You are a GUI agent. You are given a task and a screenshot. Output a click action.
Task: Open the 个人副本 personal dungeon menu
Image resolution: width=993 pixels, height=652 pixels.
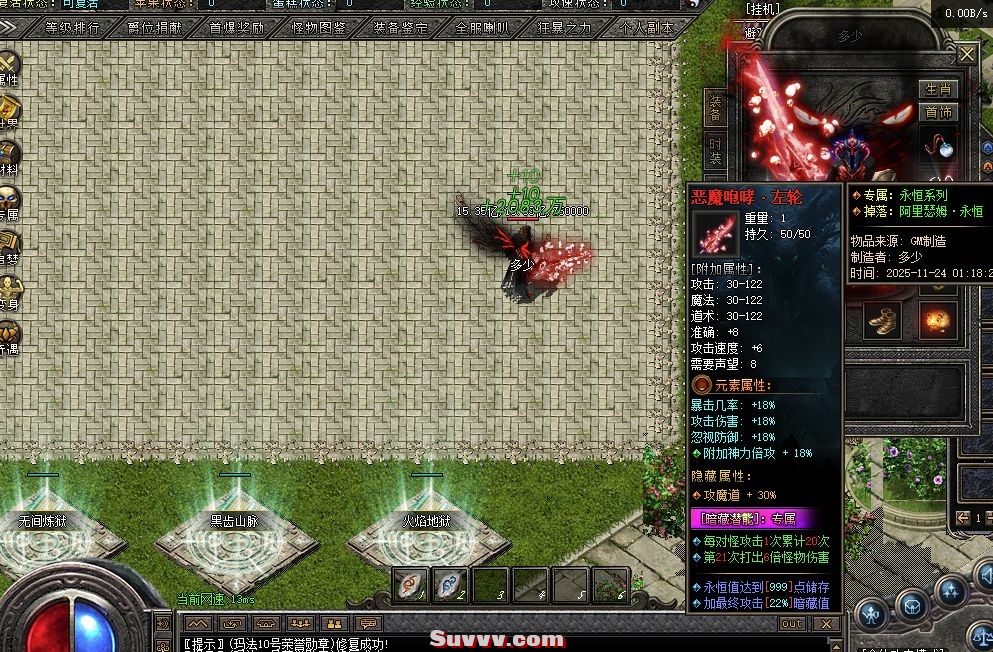647,28
